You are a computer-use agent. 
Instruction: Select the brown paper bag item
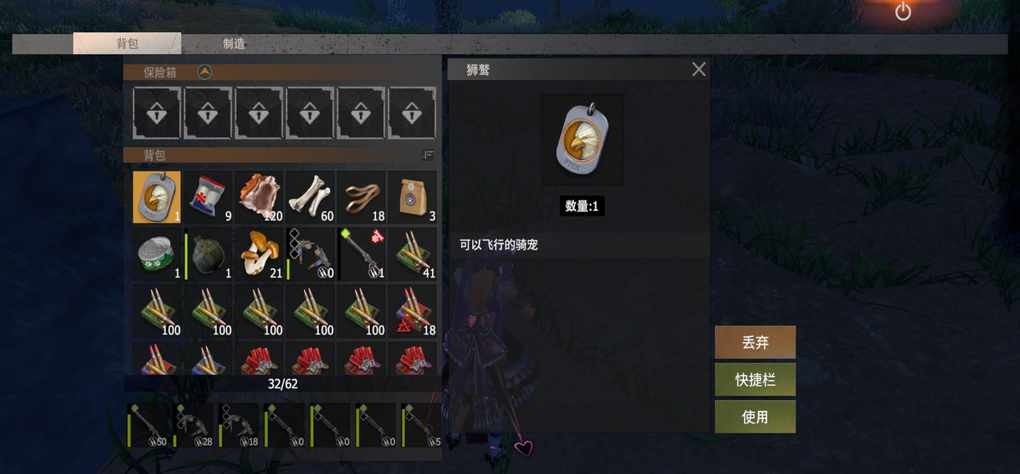coord(412,197)
